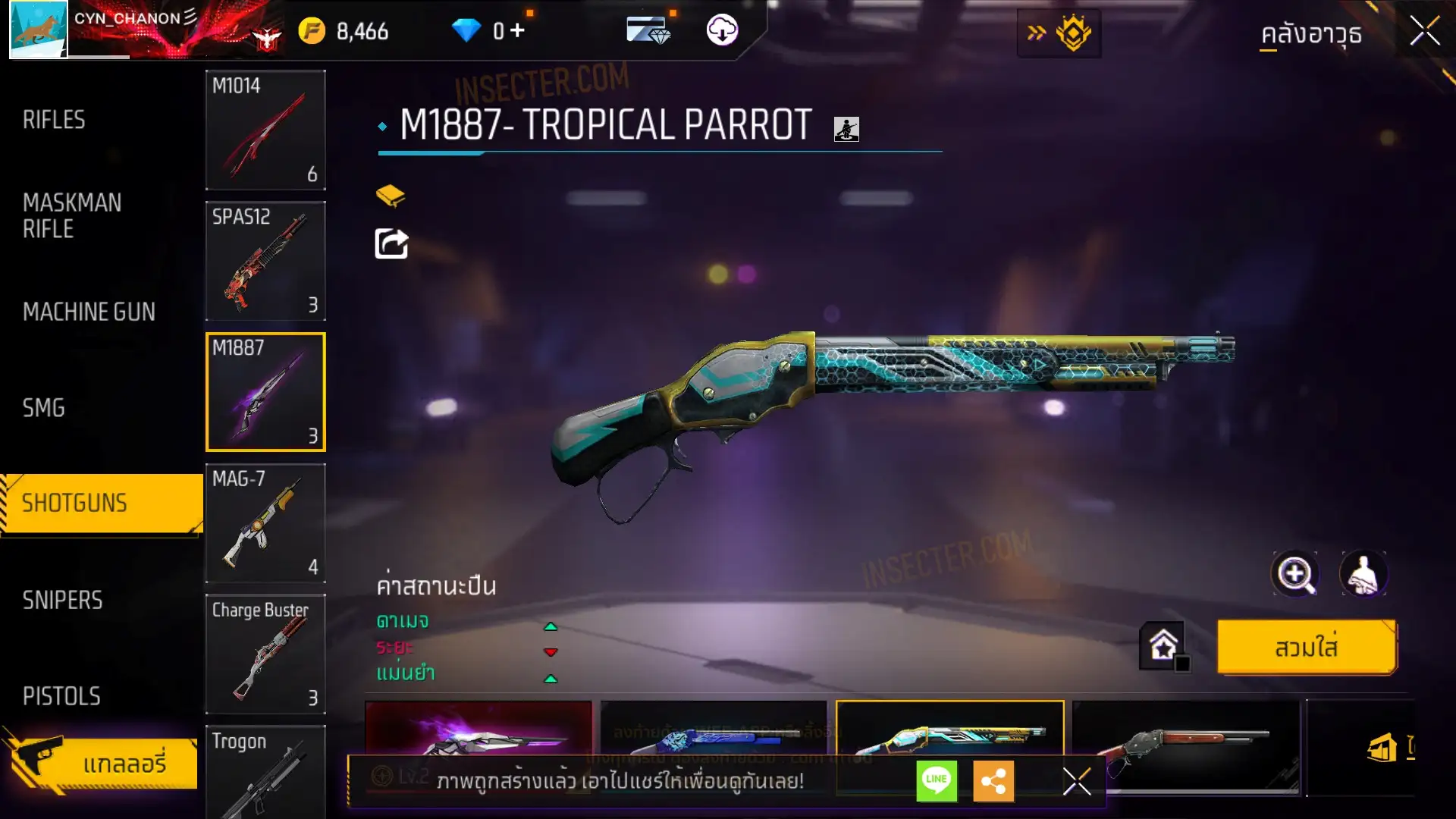
Task: Select the MACHINE GUN category
Action: [89, 312]
